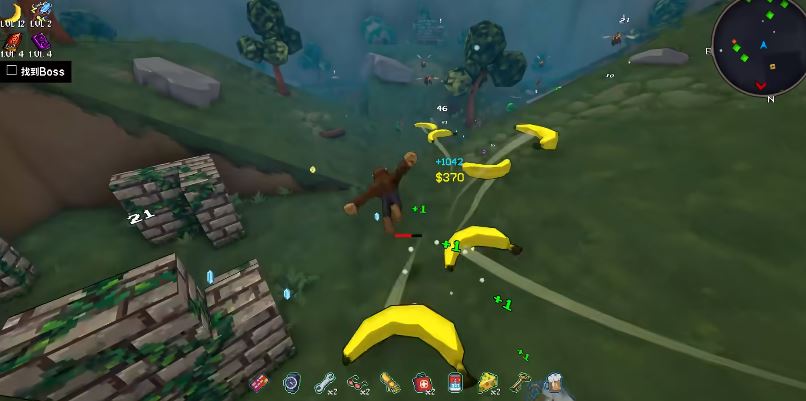This screenshot has height=401, width=806.
Task: Select the blue beetle weapon icon
Action: click(x=42, y=9)
